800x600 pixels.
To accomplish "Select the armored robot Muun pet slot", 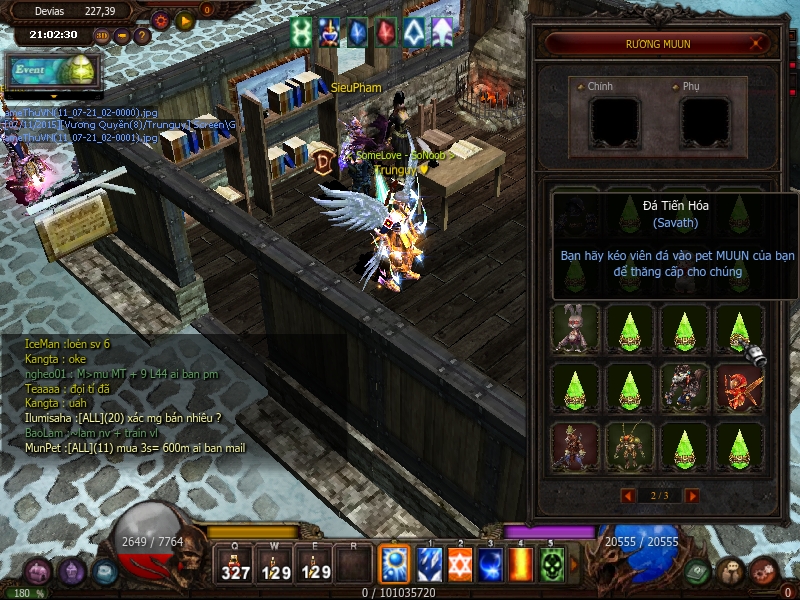I will click(684, 386).
